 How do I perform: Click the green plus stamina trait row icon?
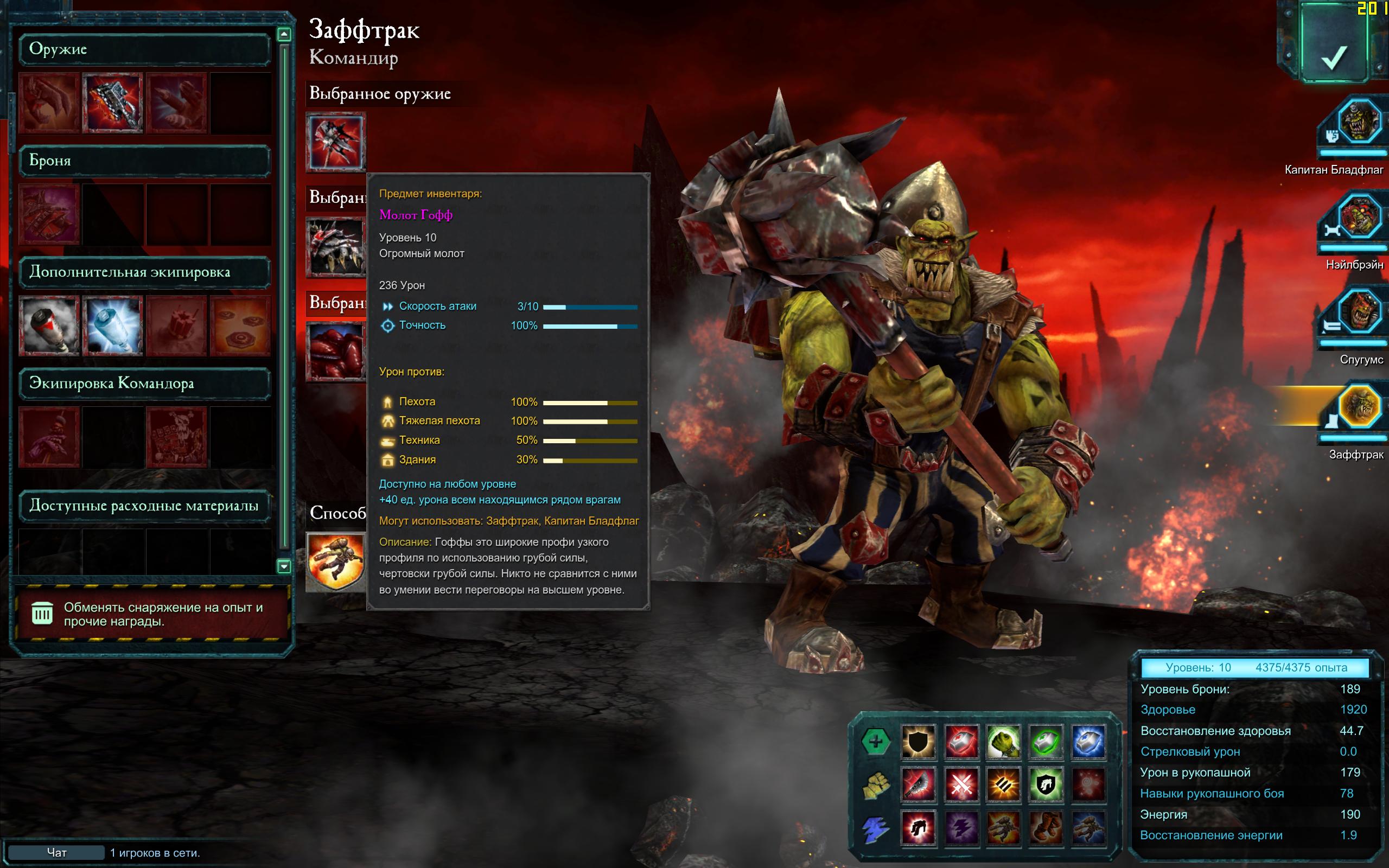pos(875,741)
